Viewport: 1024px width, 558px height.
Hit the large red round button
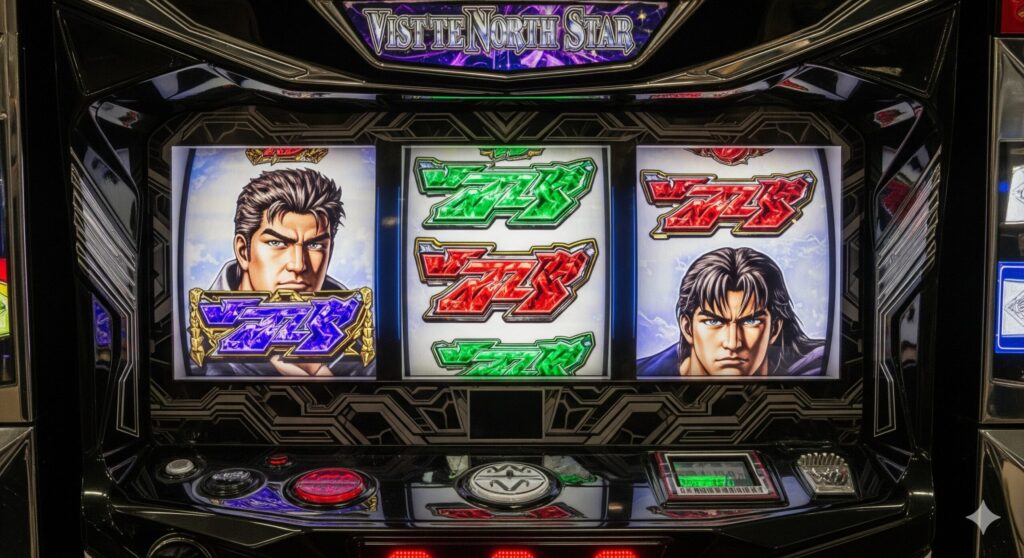tap(328, 486)
